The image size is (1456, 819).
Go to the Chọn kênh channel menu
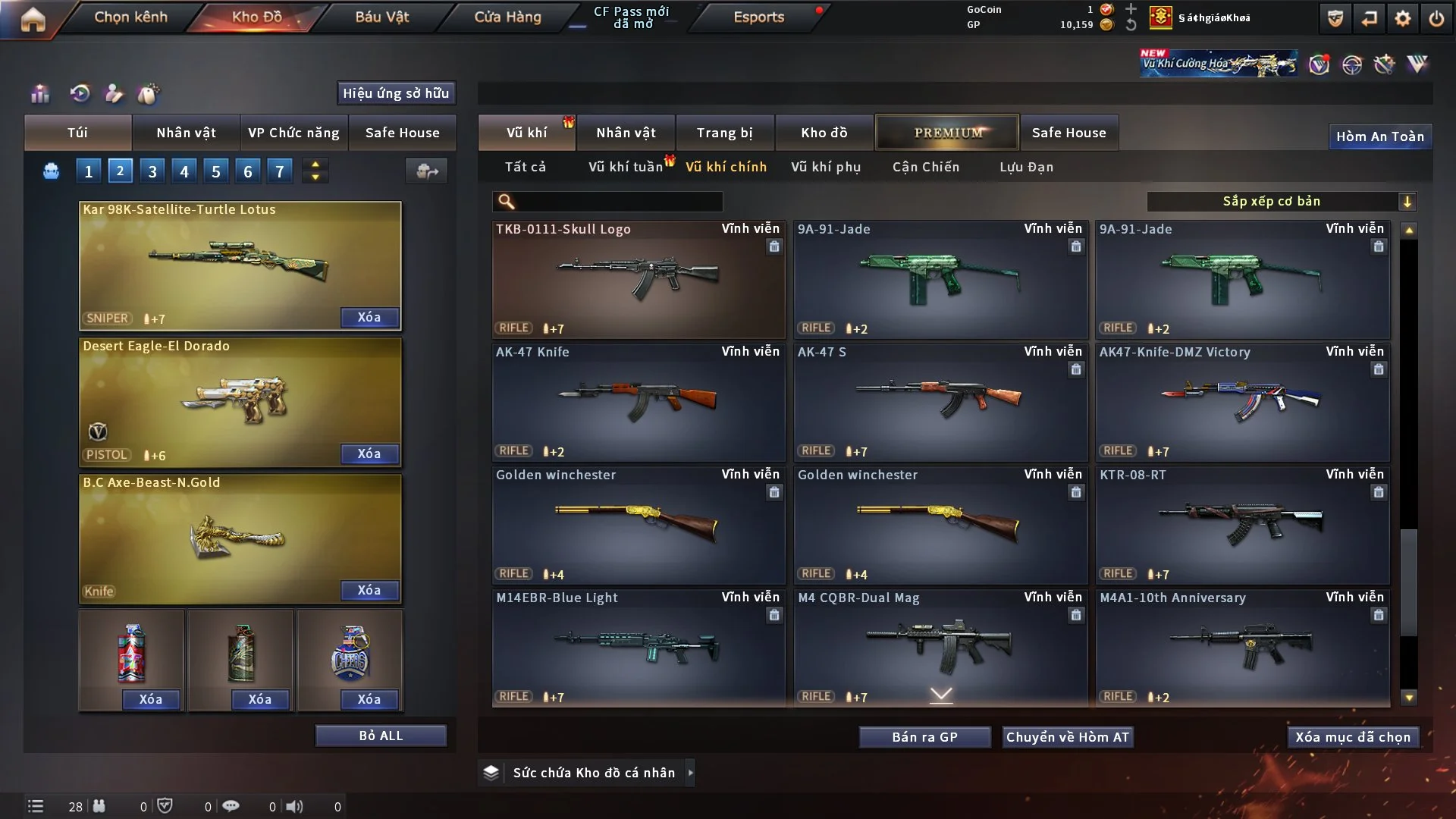[130, 17]
